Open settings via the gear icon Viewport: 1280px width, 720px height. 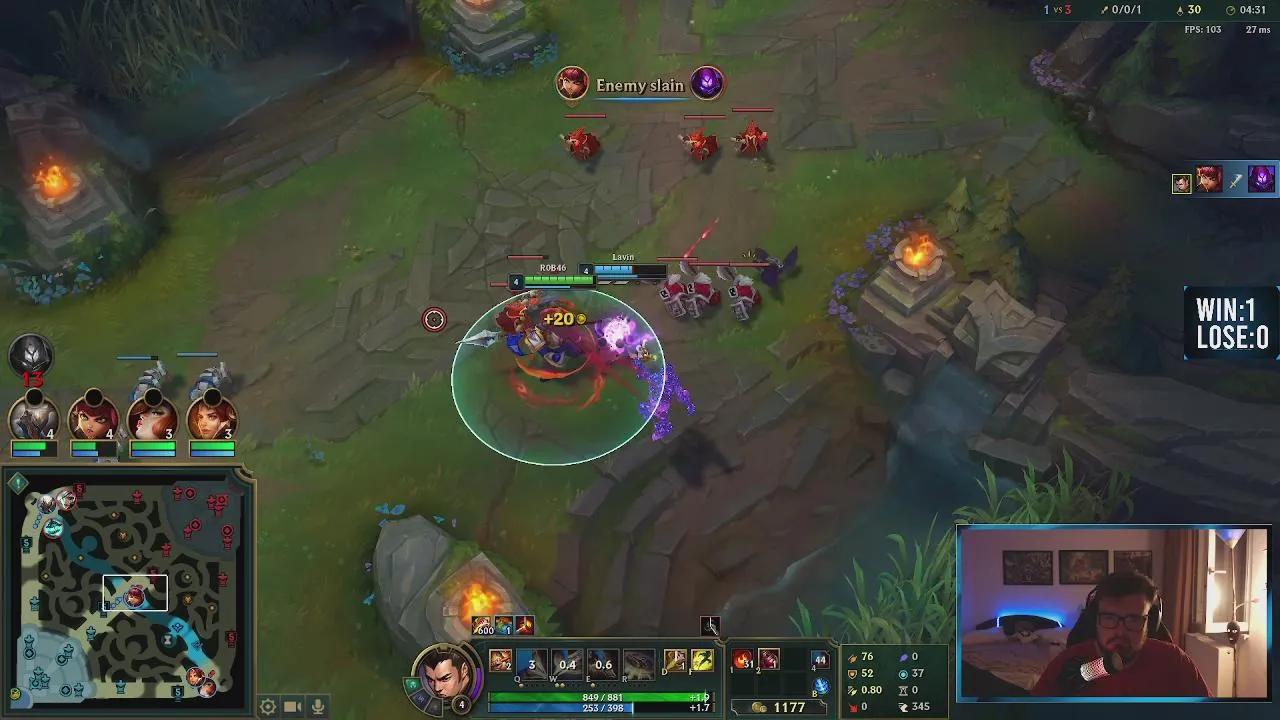click(x=267, y=706)
